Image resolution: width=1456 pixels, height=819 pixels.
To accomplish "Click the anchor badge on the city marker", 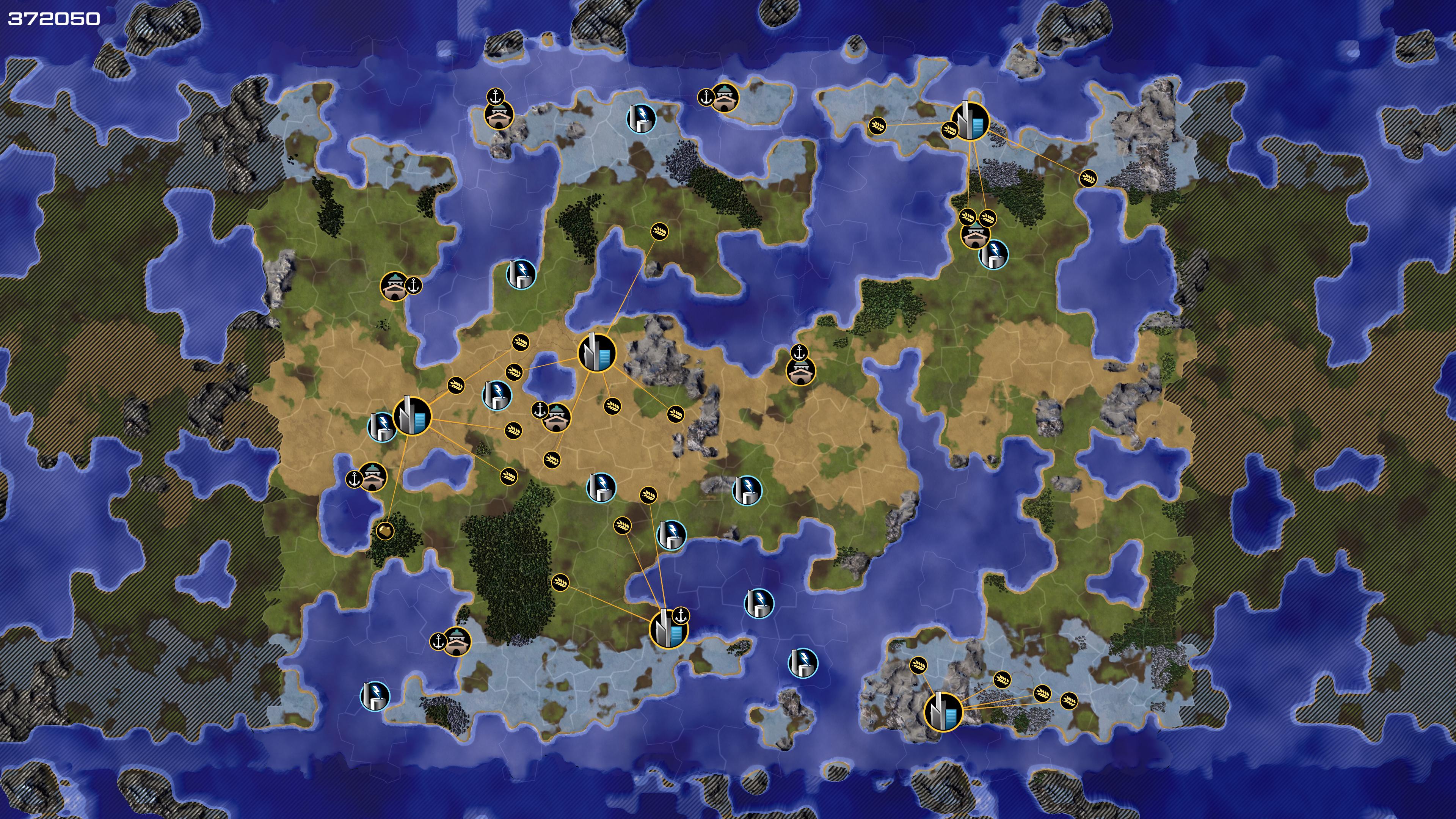I will tap(681, 615).
